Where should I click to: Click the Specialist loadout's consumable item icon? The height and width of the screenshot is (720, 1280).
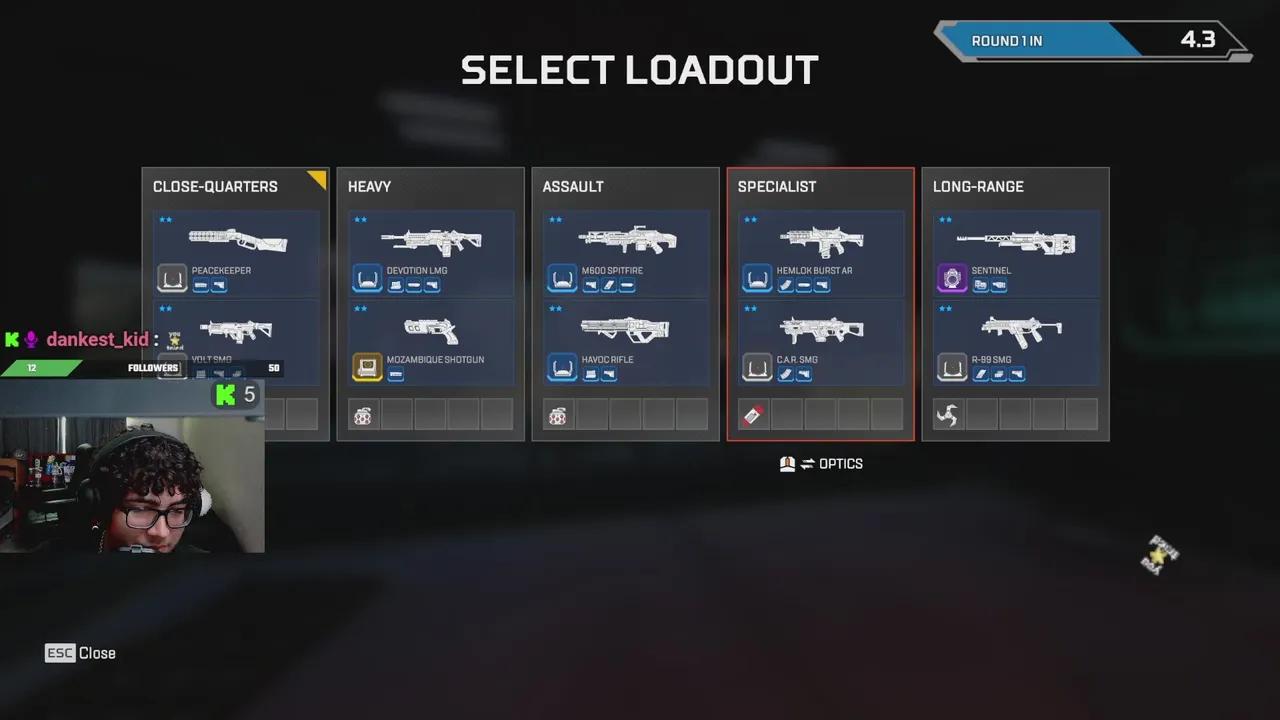pyautogui.click(x=753, y=414)
